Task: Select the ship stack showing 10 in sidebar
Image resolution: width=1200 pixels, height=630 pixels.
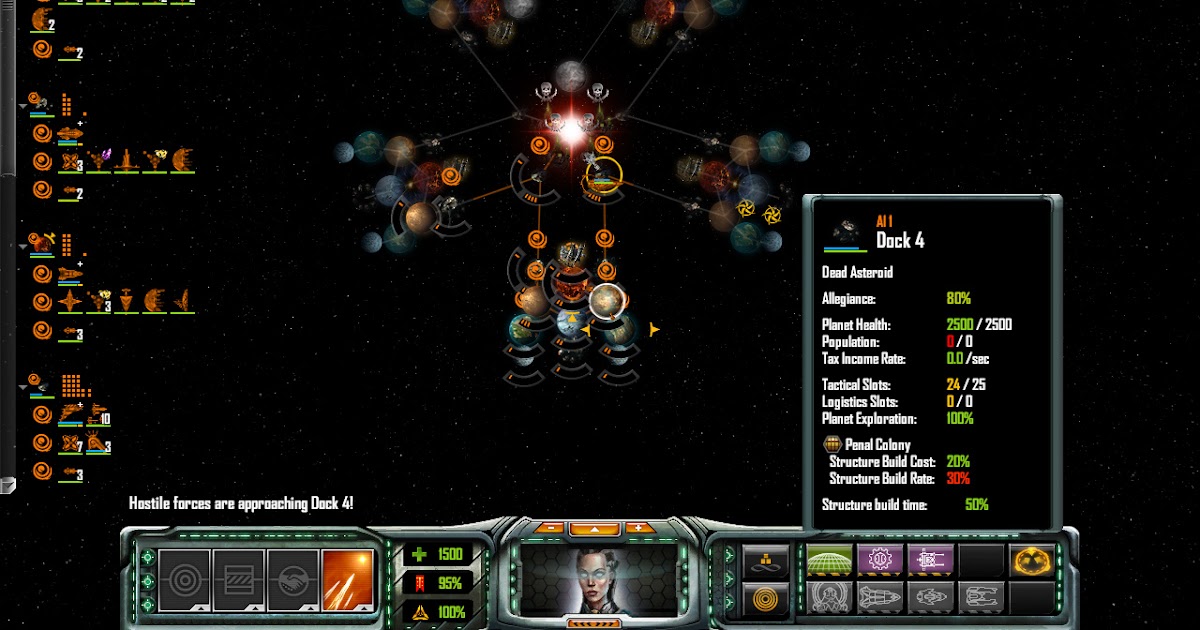Action: [97, 412]
